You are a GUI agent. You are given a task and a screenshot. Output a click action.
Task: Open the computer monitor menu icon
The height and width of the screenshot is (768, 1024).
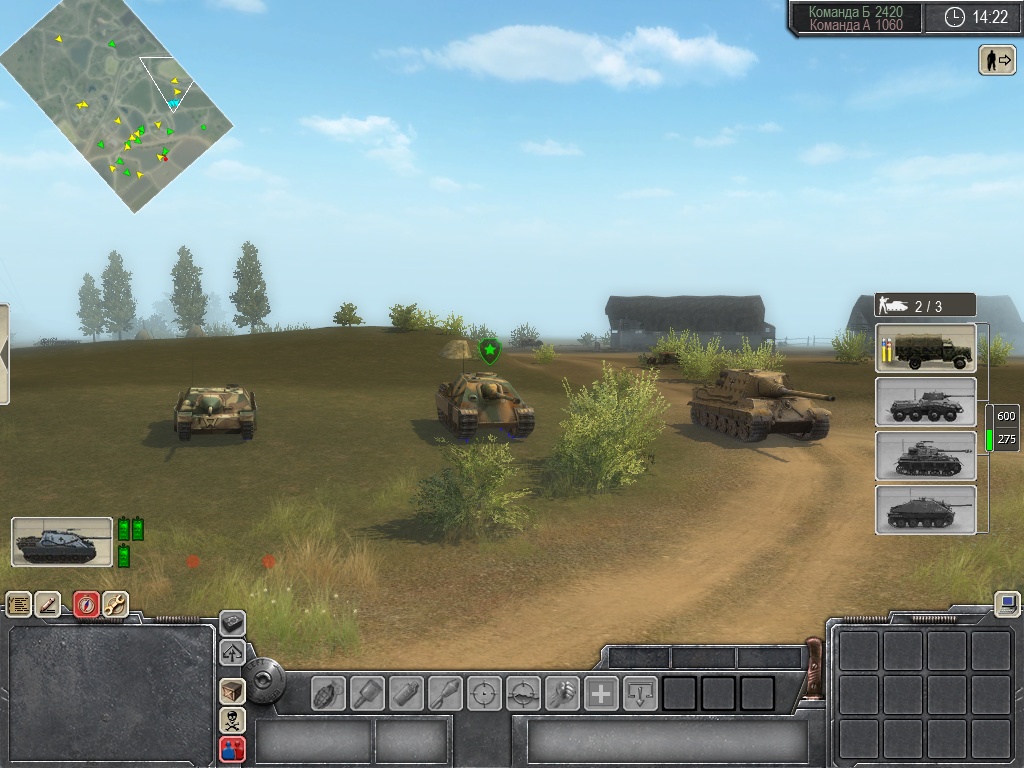1007,604
